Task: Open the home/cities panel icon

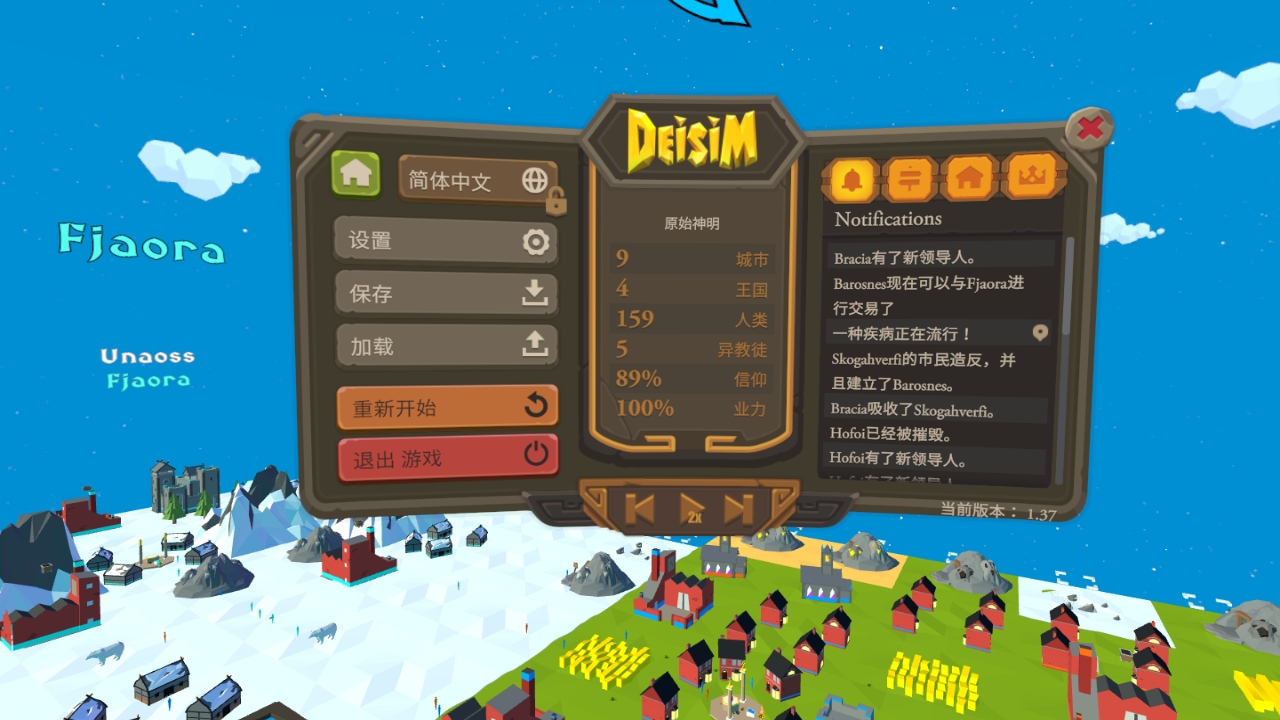Action: 971,180
